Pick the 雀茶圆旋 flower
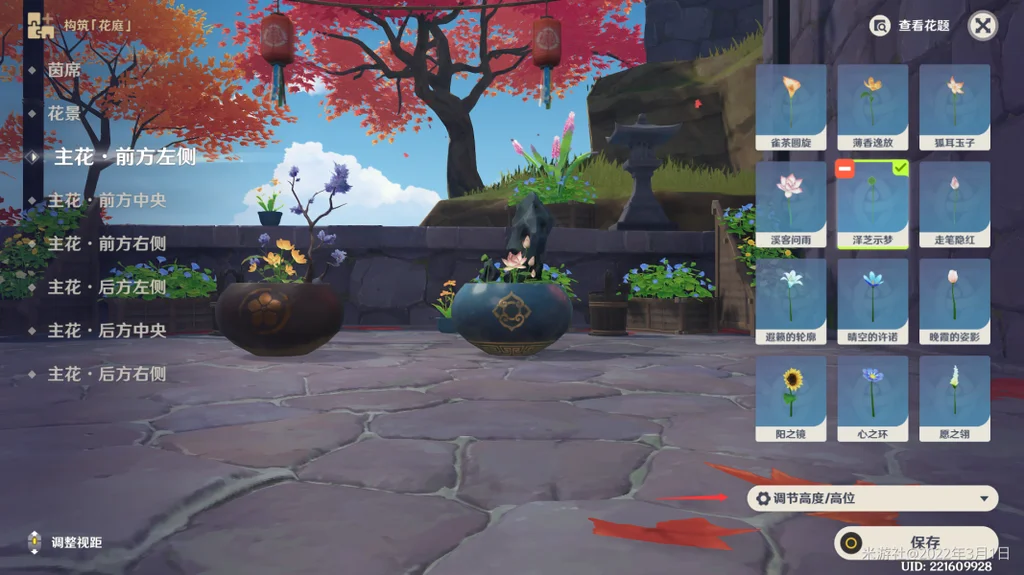 791,107
